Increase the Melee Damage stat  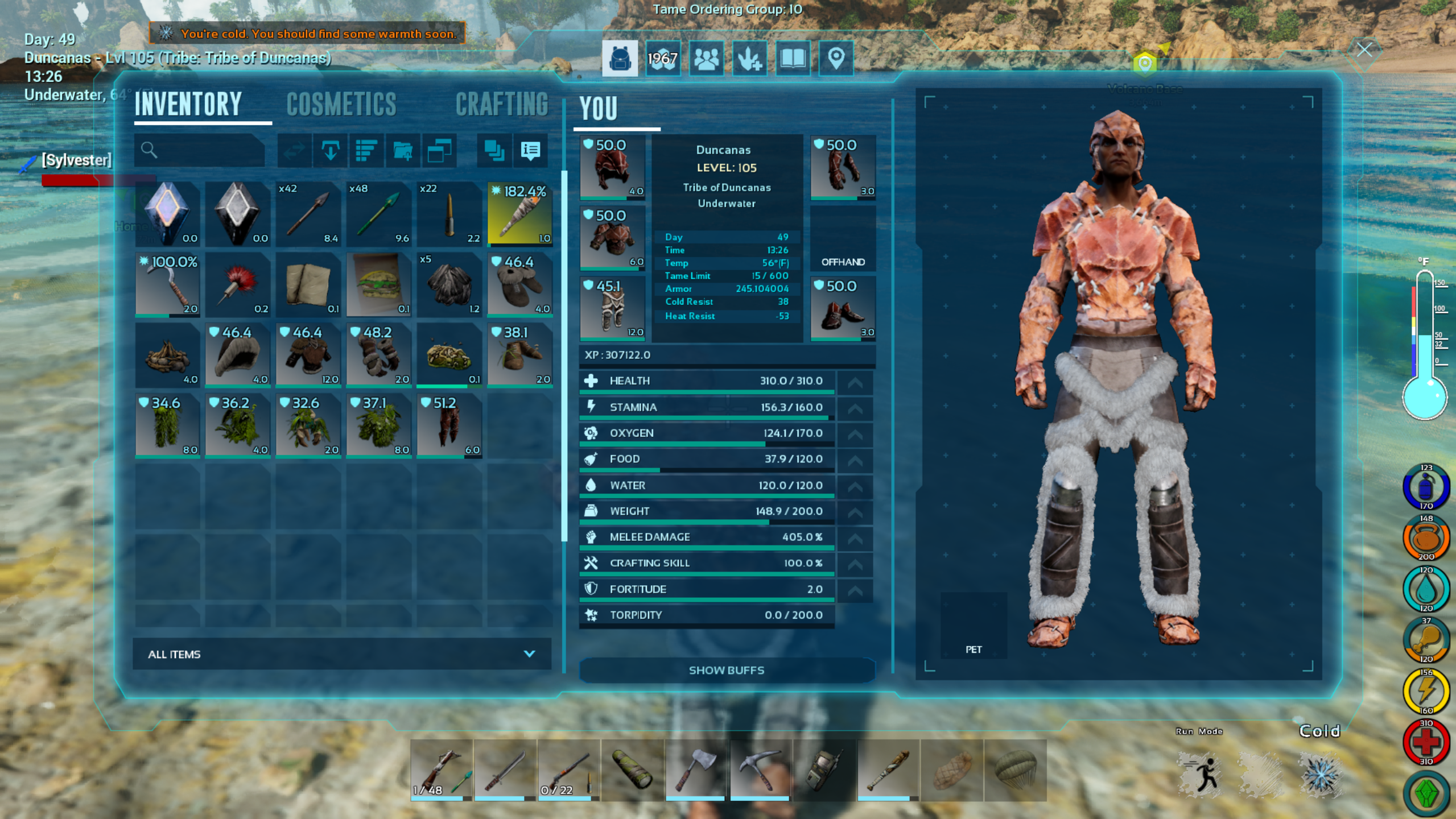tap(855, 537)
